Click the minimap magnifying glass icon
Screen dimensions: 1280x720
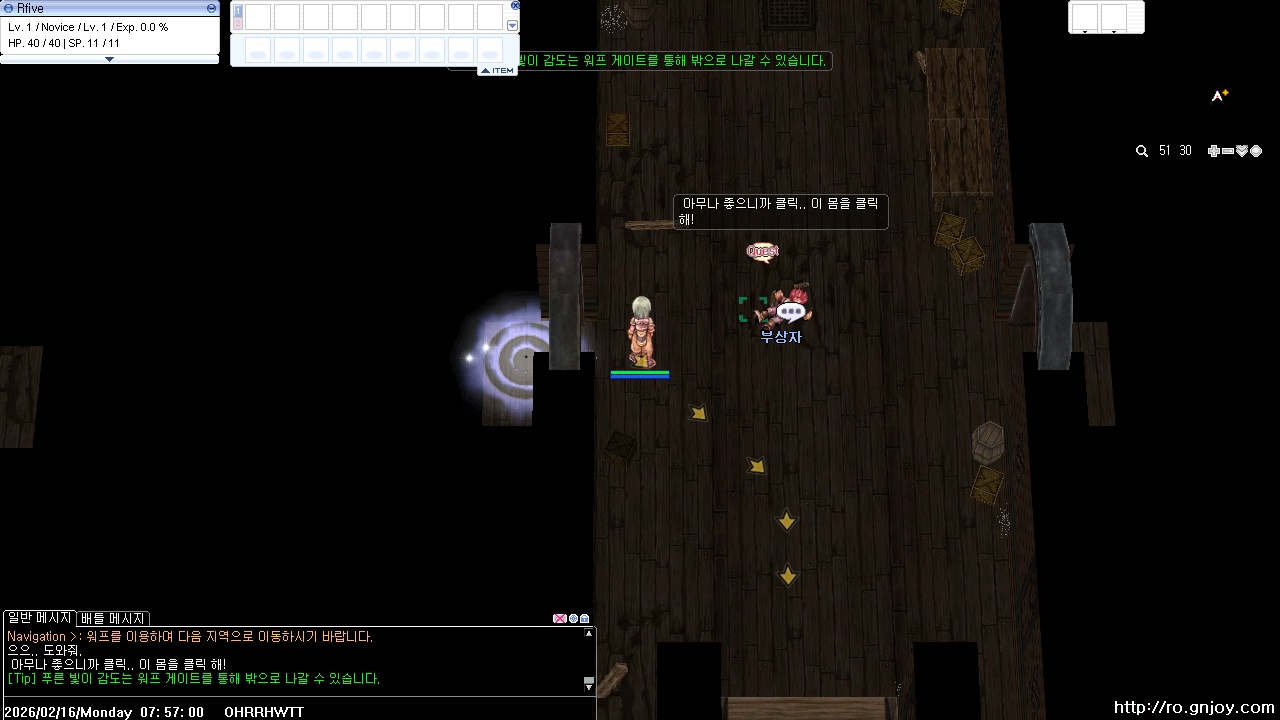point(1142,151)
